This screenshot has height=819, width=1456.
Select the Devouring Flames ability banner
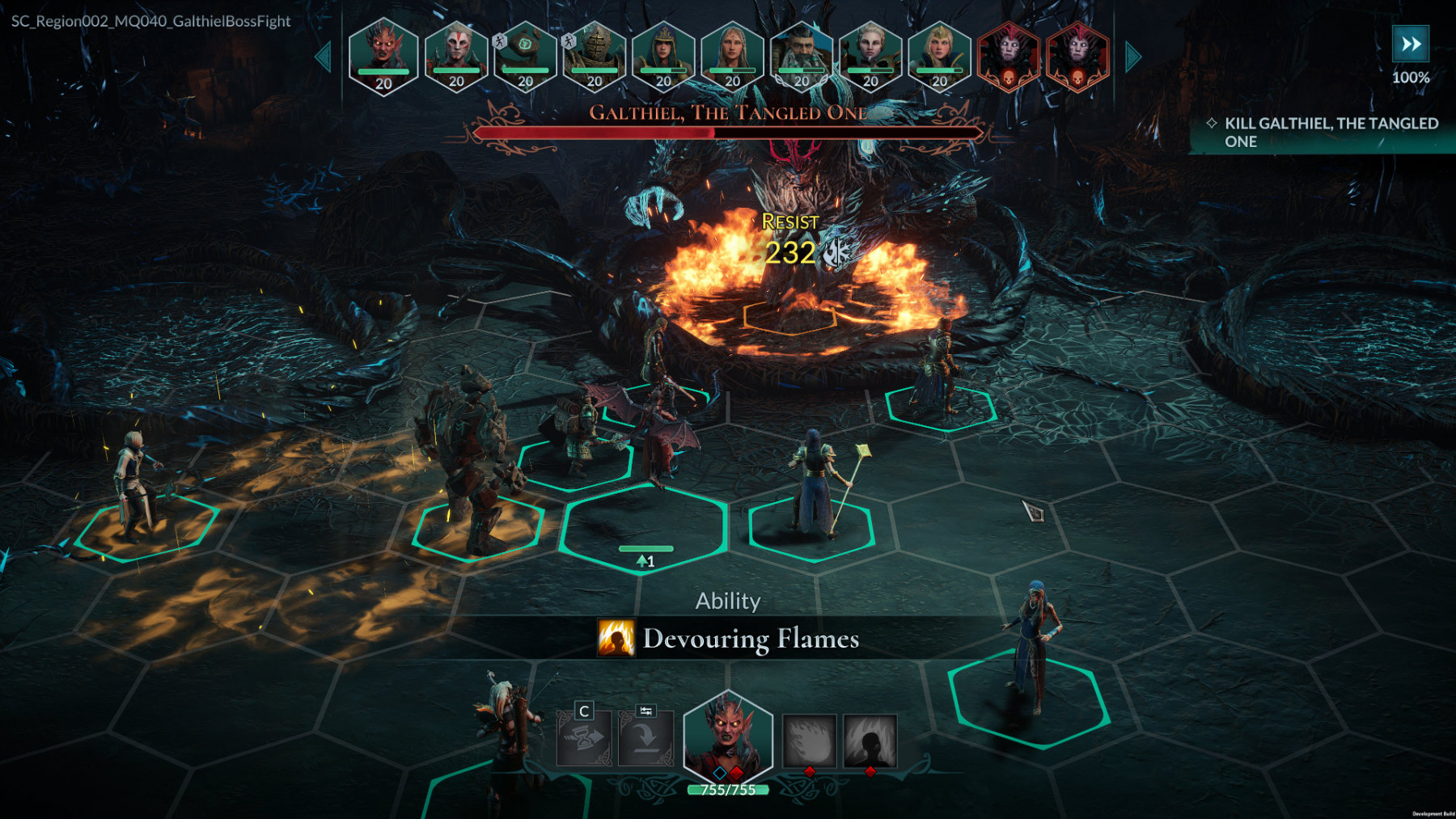[x=728, y=639]
